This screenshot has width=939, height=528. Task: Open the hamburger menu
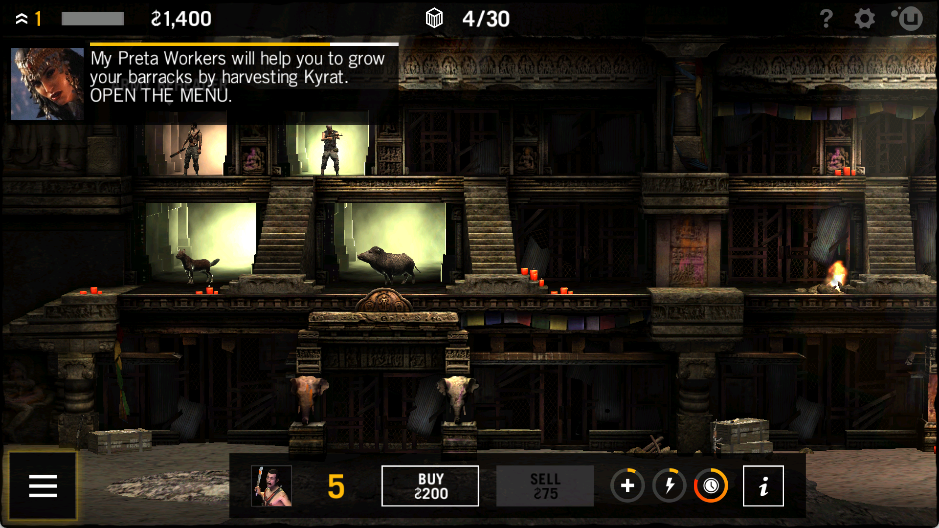(x=42, y=486)
